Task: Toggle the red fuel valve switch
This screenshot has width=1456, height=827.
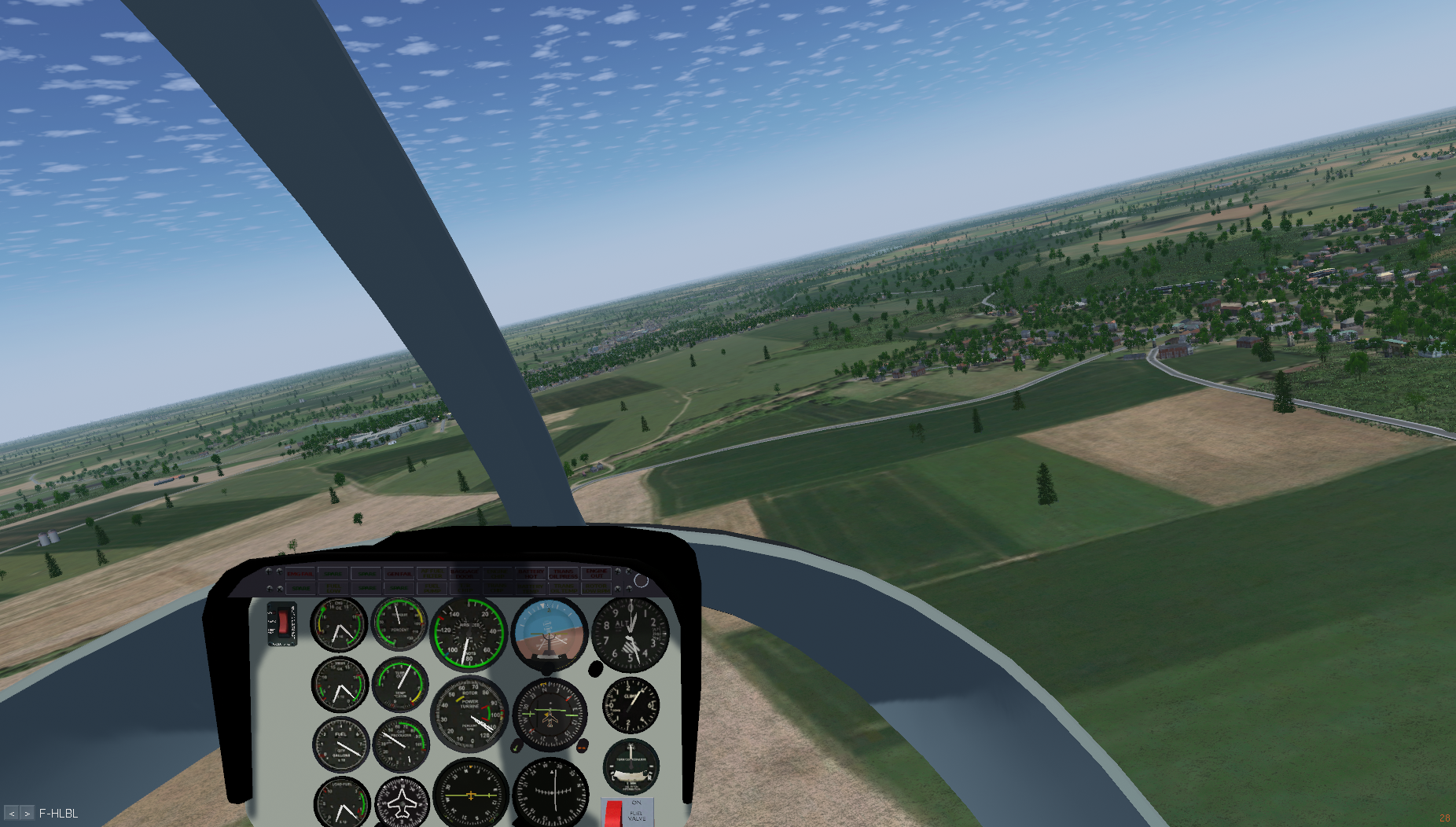Action: [613, 813]
